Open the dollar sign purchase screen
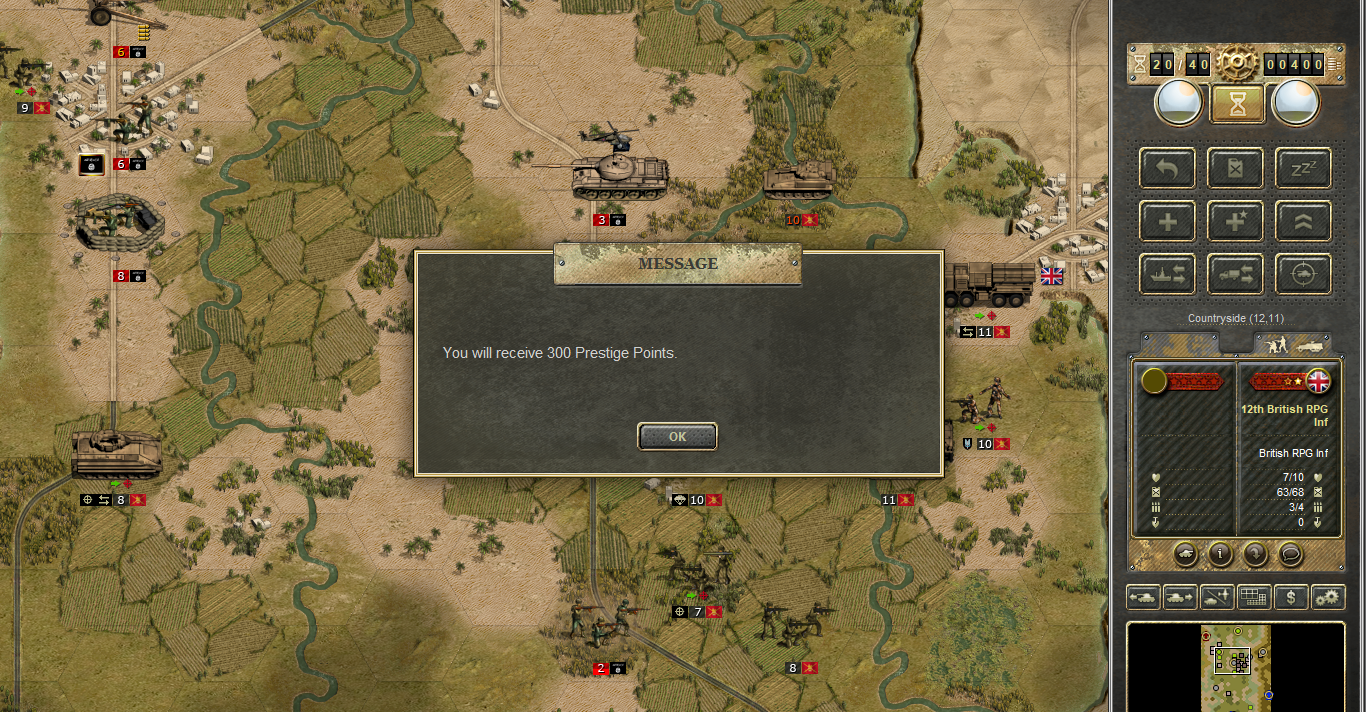 (x=1292, y=597)
